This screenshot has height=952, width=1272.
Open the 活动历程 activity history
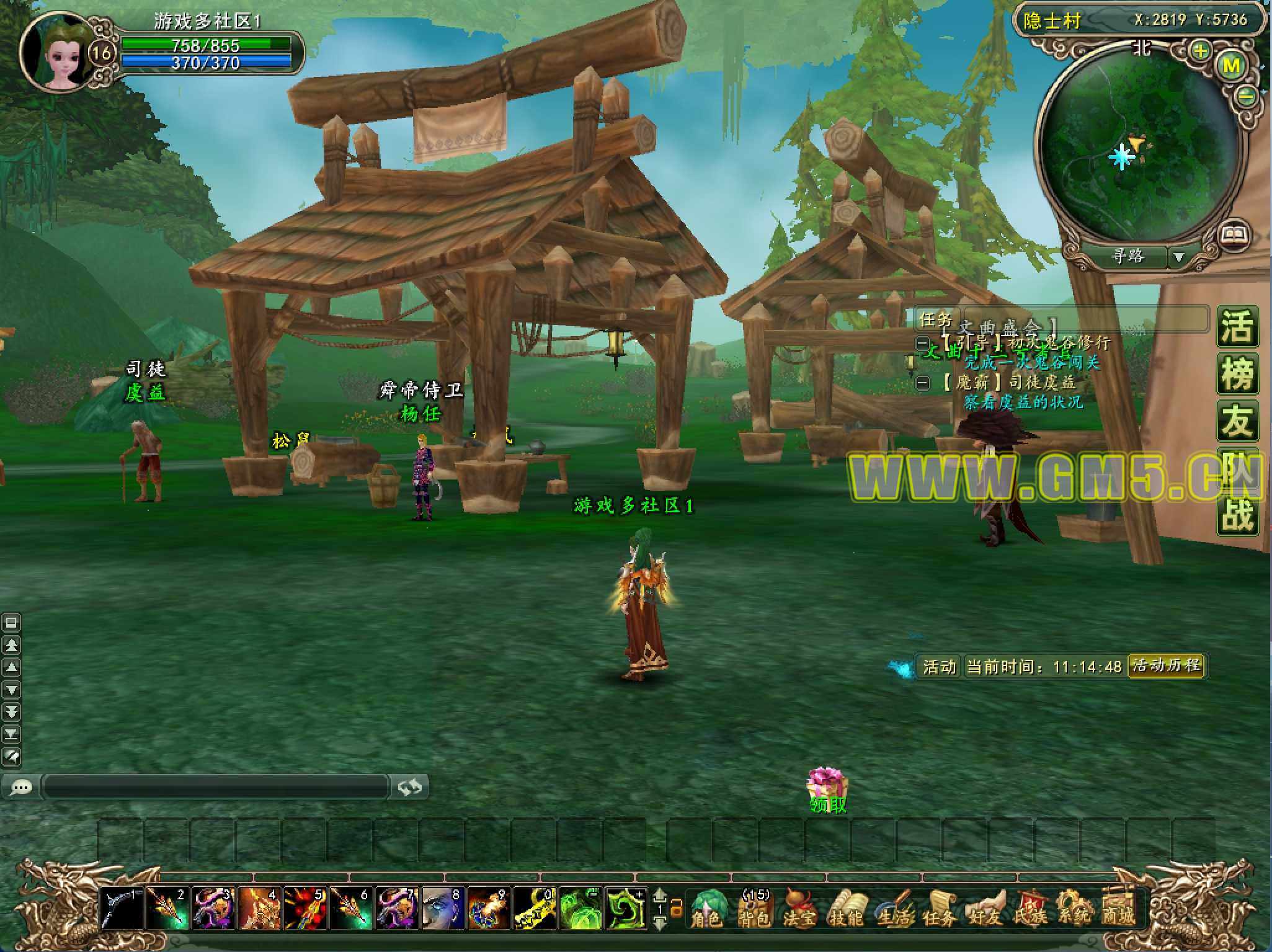click(1166, 666)
